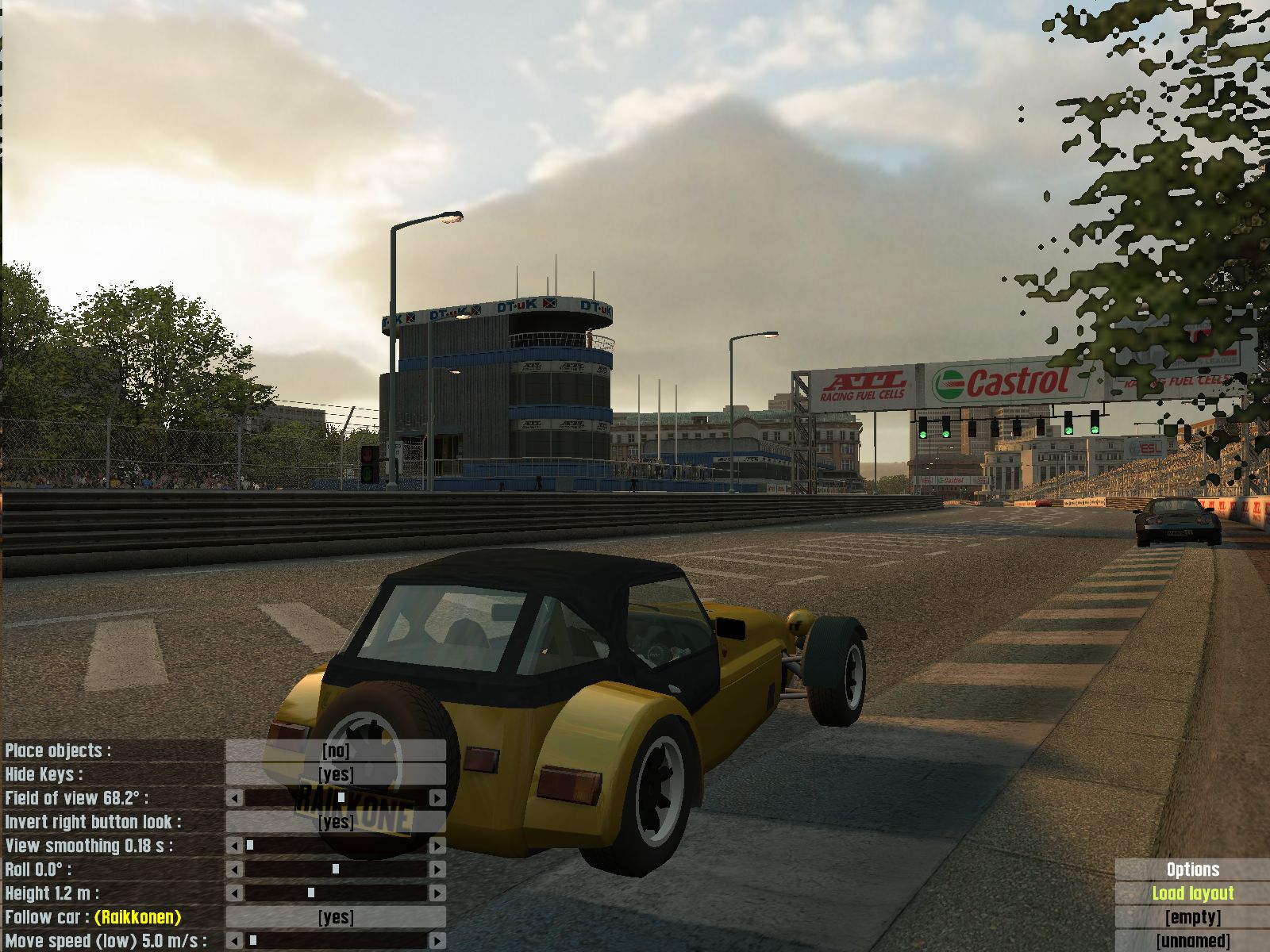Screen dimensions: 1270x952
Task: Lower camera Height with its left arrow
Action: (235, 893)
